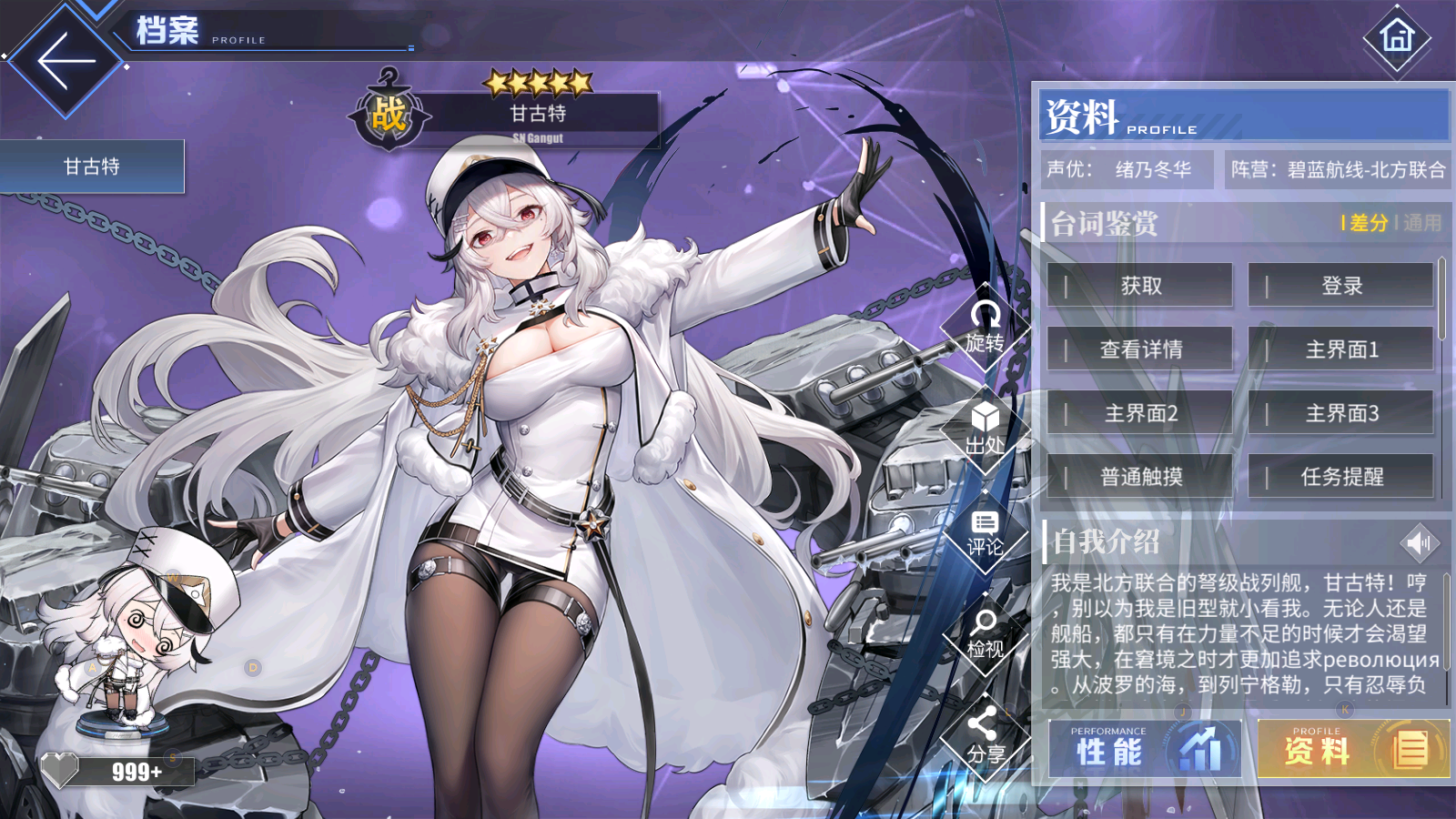1456x819 pixels.
Task: Switch voice lines to 通用
Action: tap(1422, 223)
